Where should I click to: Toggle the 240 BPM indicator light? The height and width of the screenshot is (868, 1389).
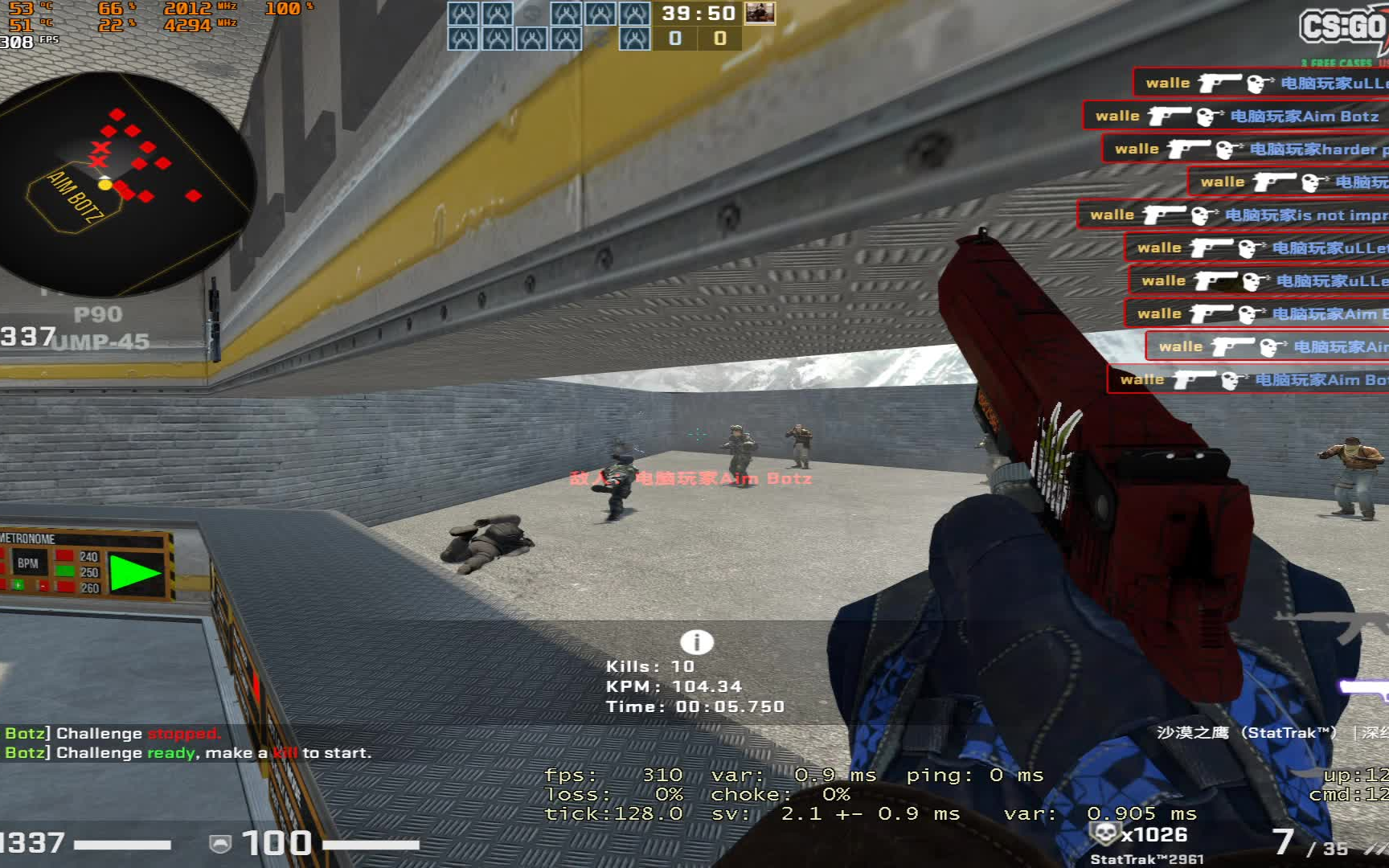pyautogui.click(x=64, y=556)
